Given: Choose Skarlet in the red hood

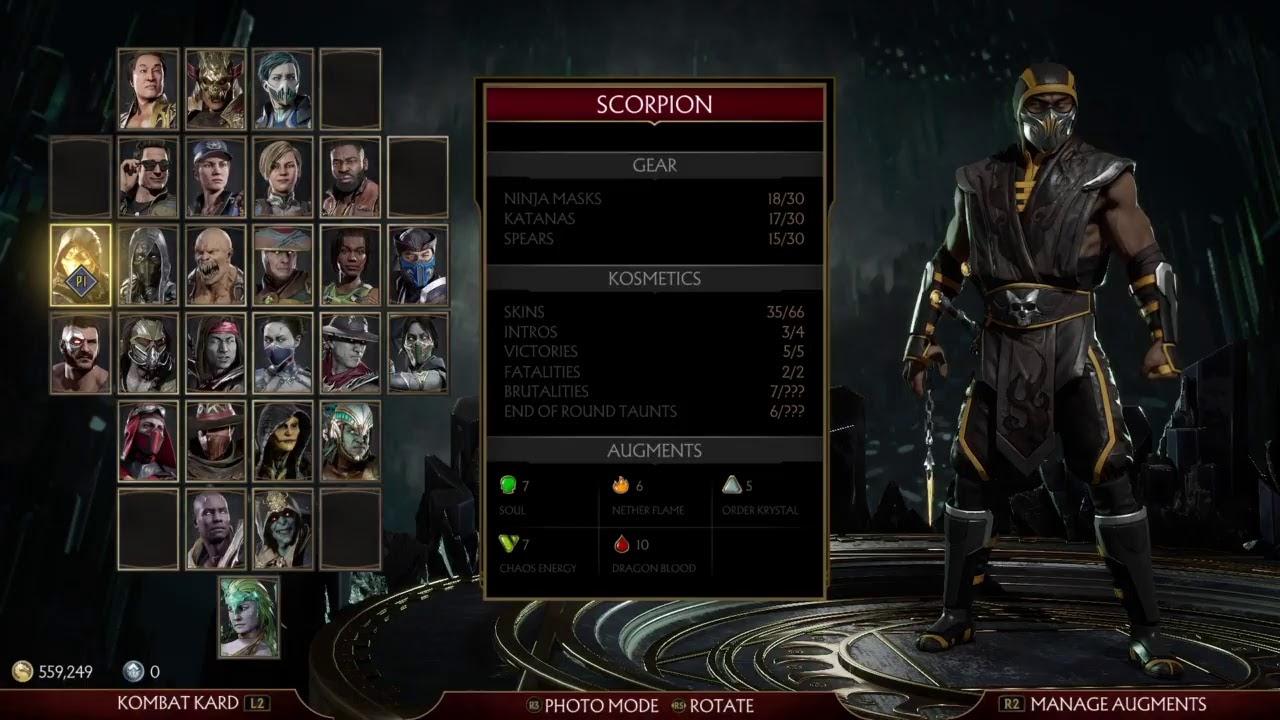Looking at the screenshot, I should [148, 441].
